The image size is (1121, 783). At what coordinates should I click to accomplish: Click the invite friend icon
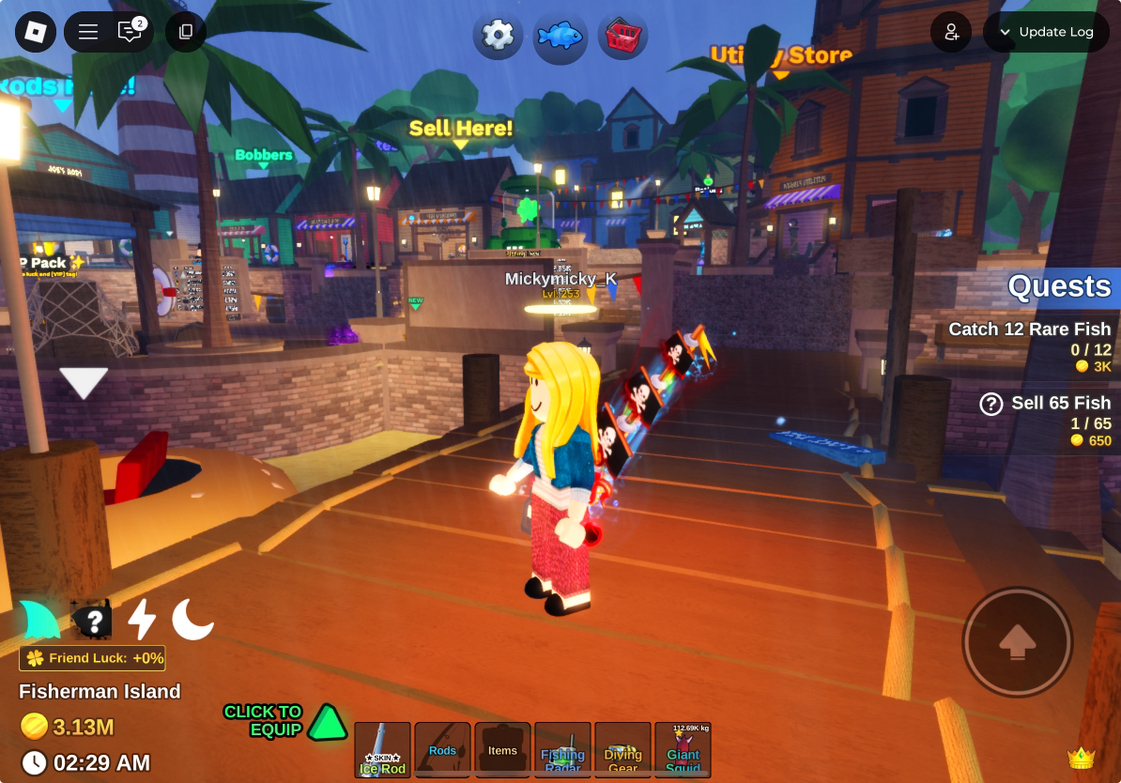point(951,32)
